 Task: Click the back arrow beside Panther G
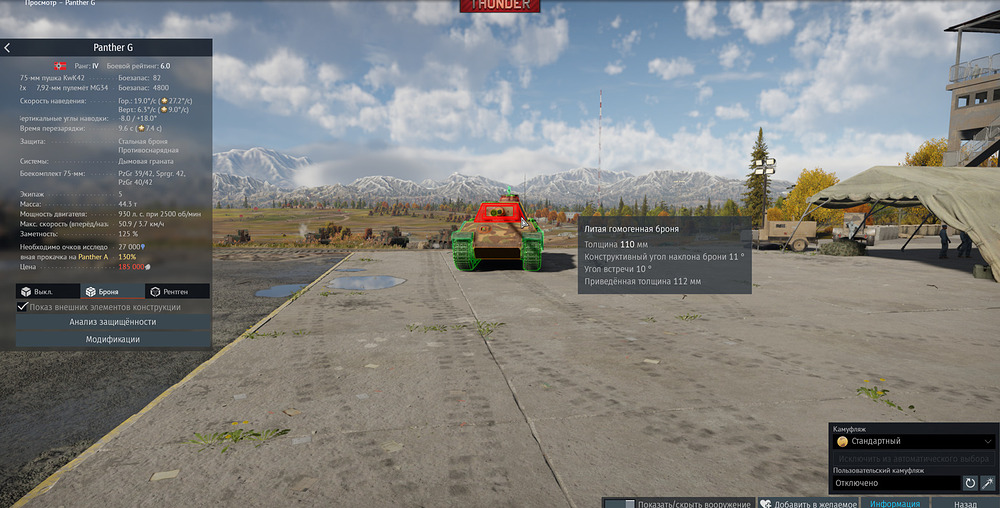click(x=7, y=48)
